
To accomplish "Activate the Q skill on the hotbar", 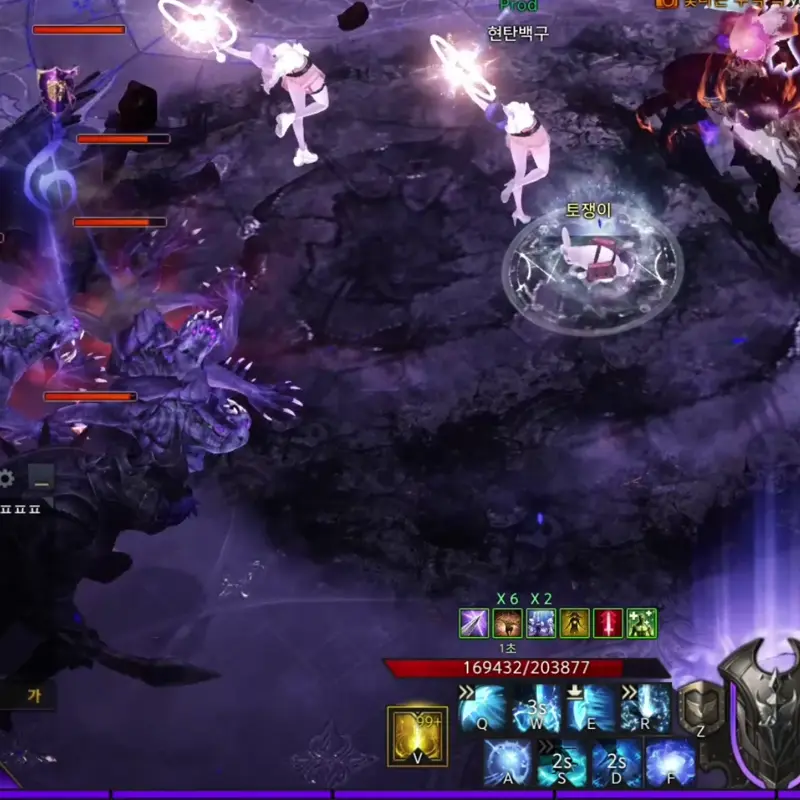I will tap(484, 708).
